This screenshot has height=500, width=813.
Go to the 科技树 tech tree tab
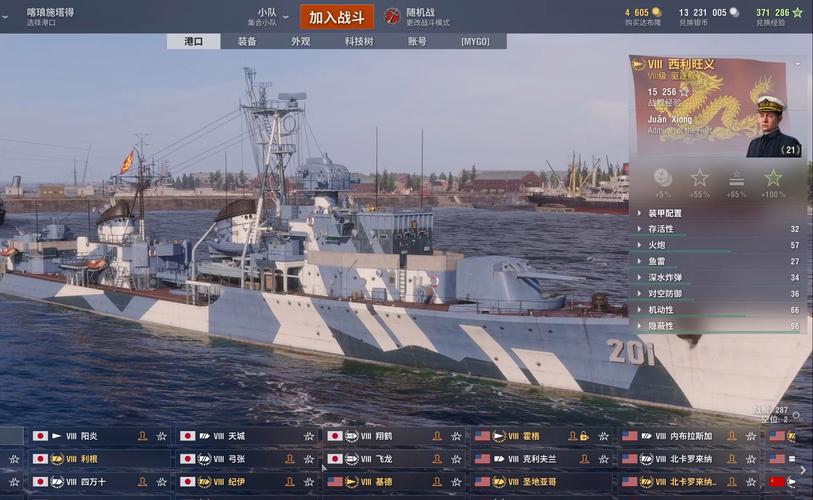[359, 42]
